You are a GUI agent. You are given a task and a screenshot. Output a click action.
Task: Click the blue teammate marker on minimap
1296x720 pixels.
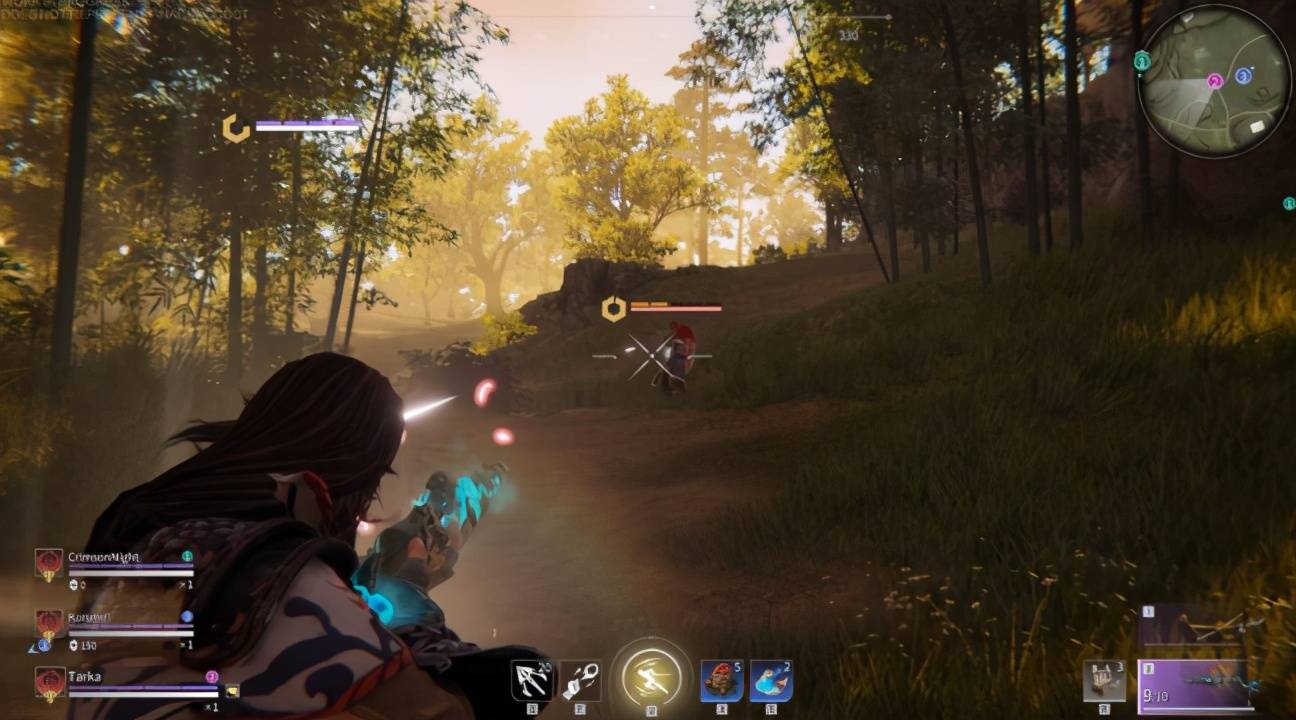[1243, 76]
